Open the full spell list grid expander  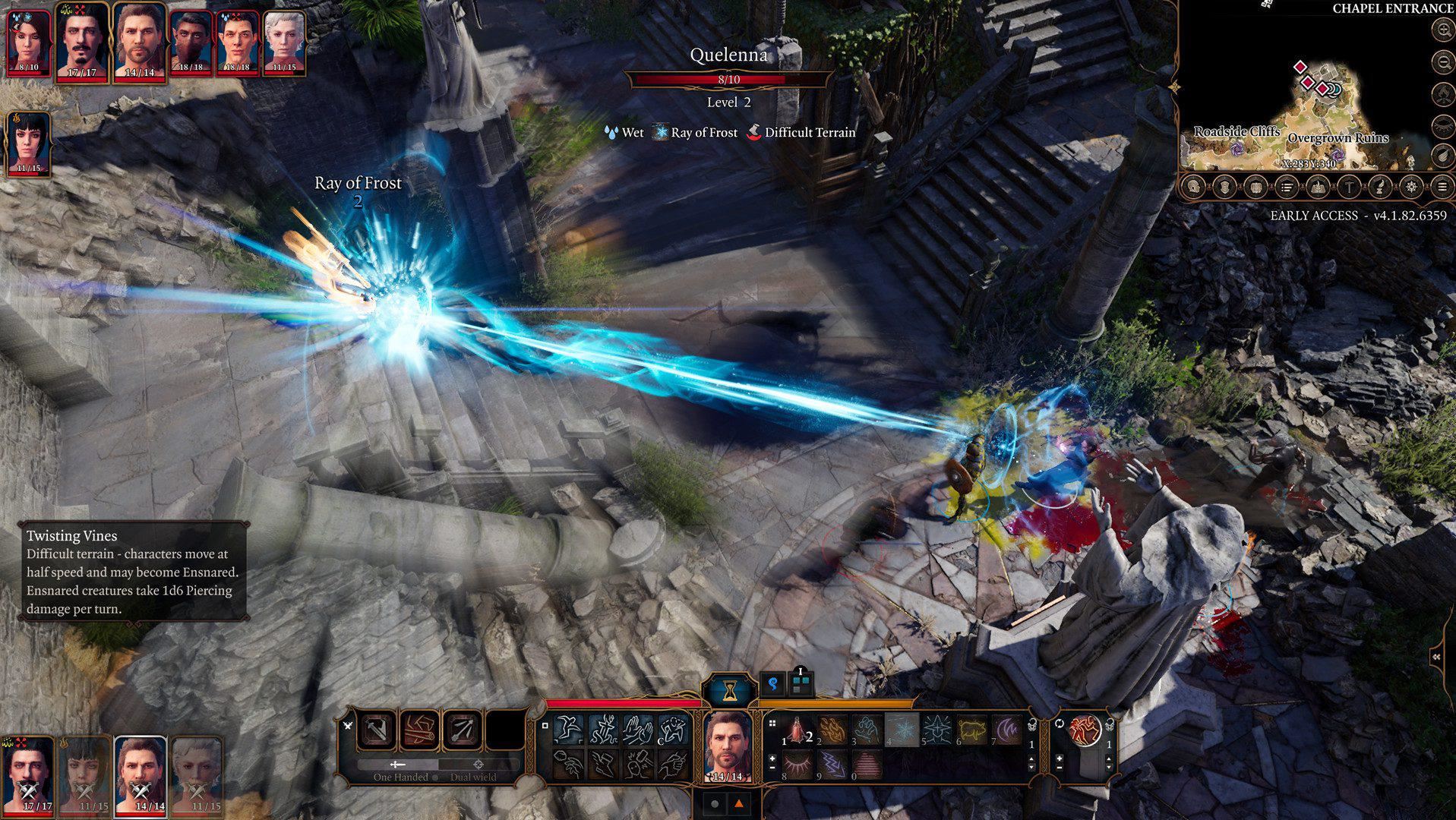click(772, 724)
